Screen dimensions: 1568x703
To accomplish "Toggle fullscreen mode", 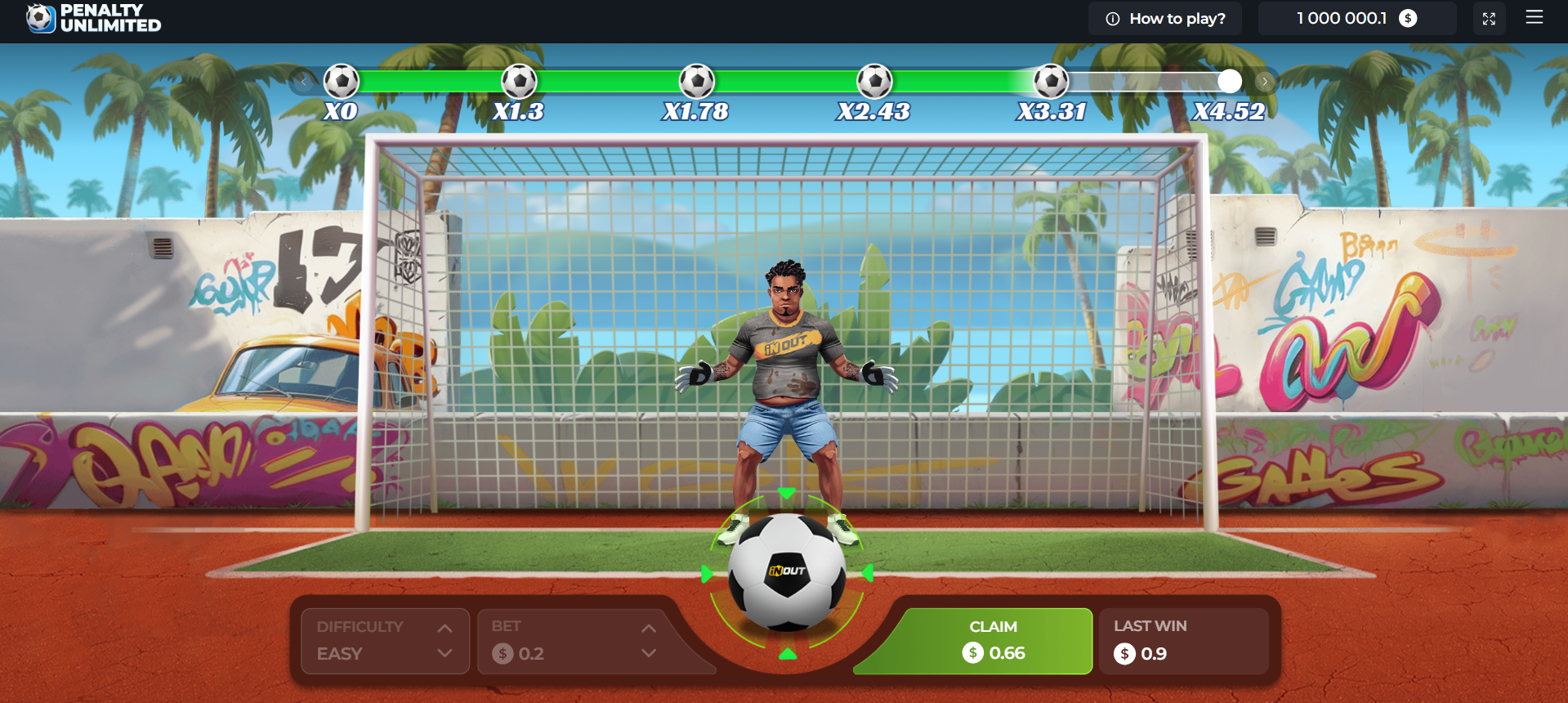I will coord(1489,17).
